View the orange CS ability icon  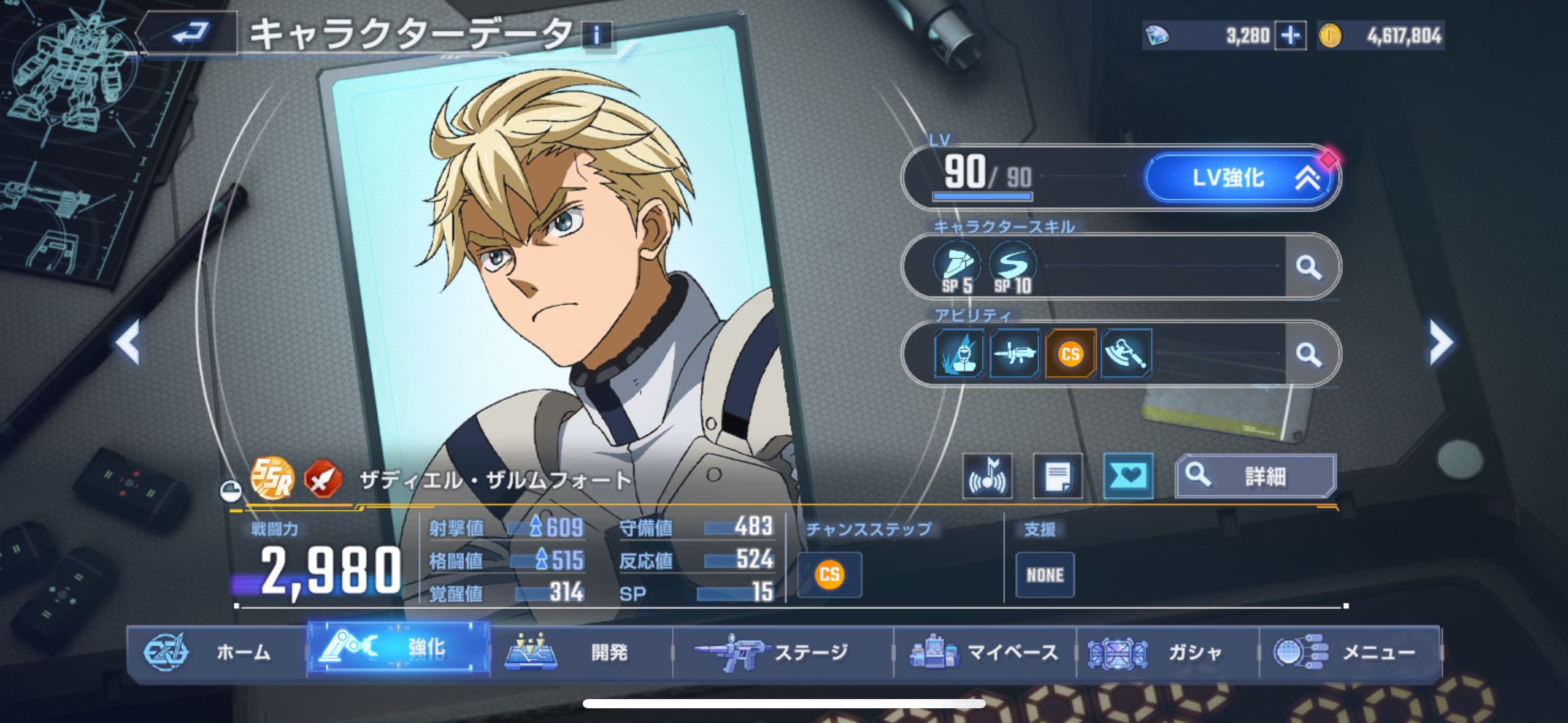tap(1070, 354)
